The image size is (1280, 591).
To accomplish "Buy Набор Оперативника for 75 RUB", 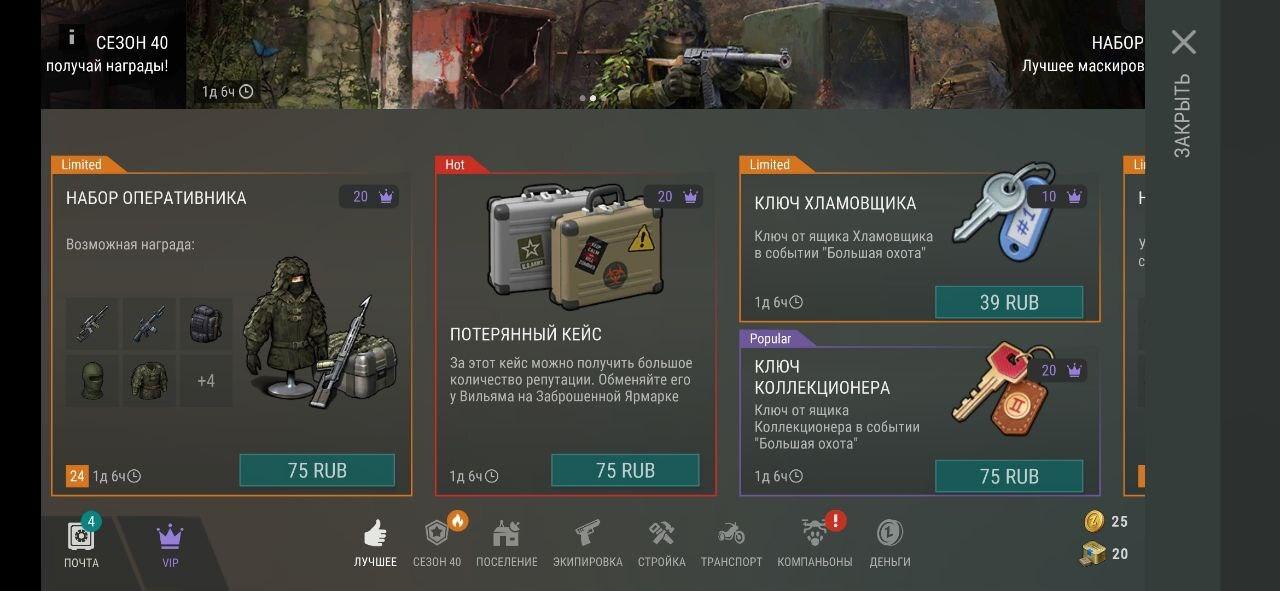I will (317, 470).
